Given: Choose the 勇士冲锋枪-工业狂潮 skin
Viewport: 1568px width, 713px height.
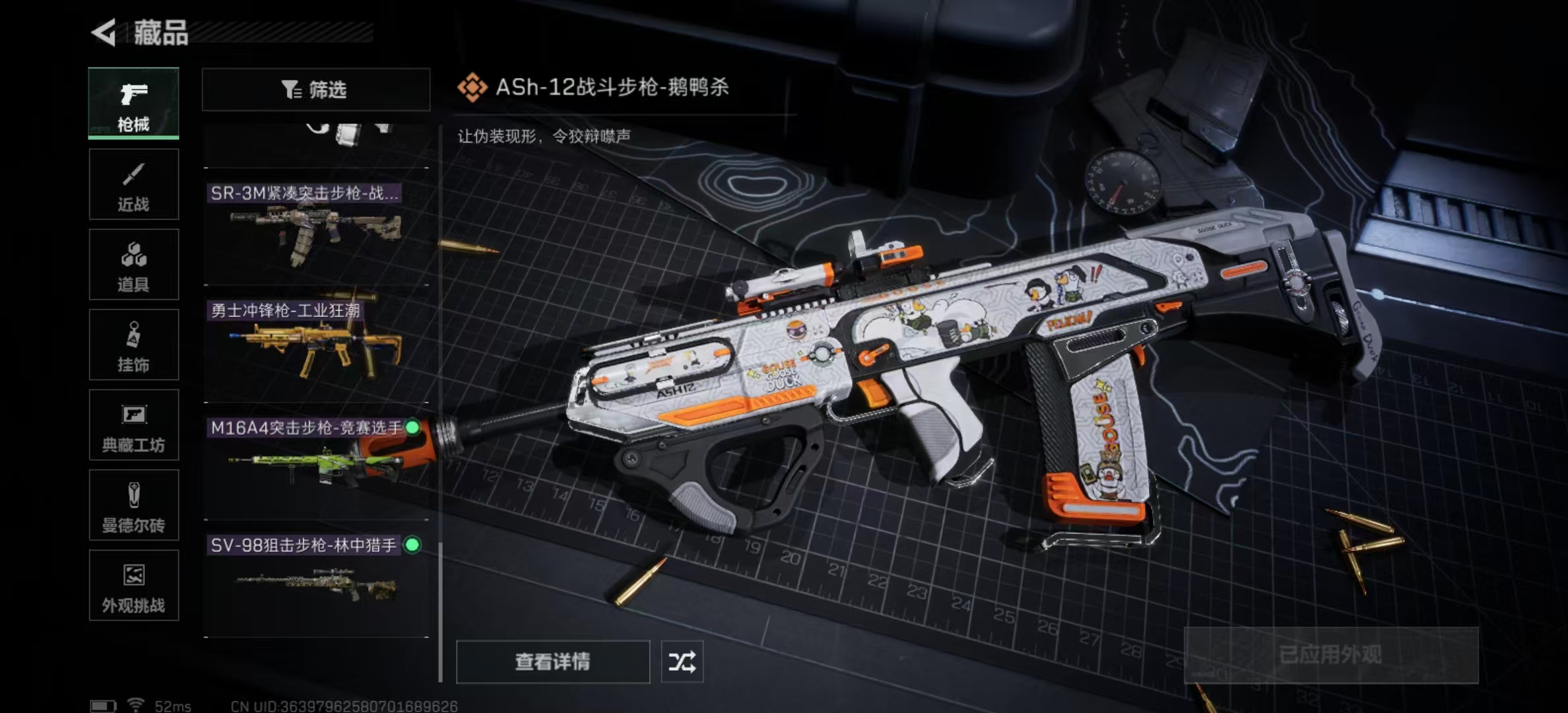Looking at the screenshot, I should coord(316,345).
